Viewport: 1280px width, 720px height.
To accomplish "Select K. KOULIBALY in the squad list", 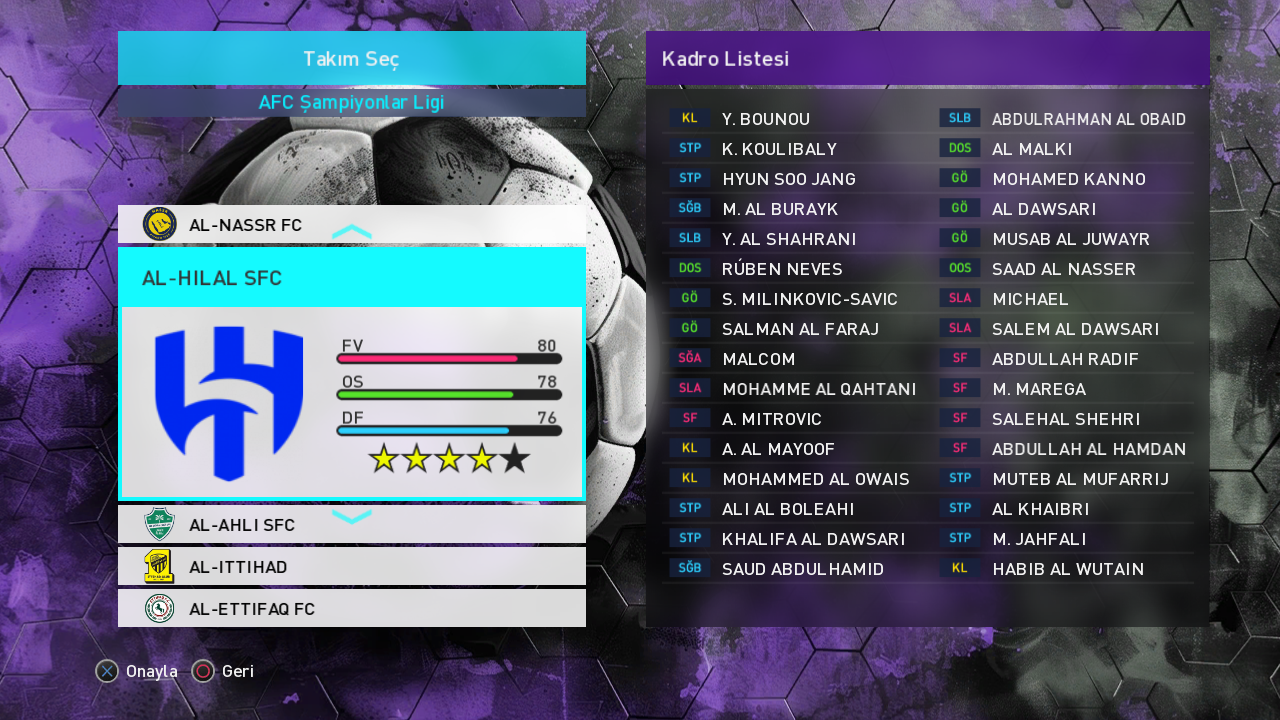I will click(x=779, y=149).
